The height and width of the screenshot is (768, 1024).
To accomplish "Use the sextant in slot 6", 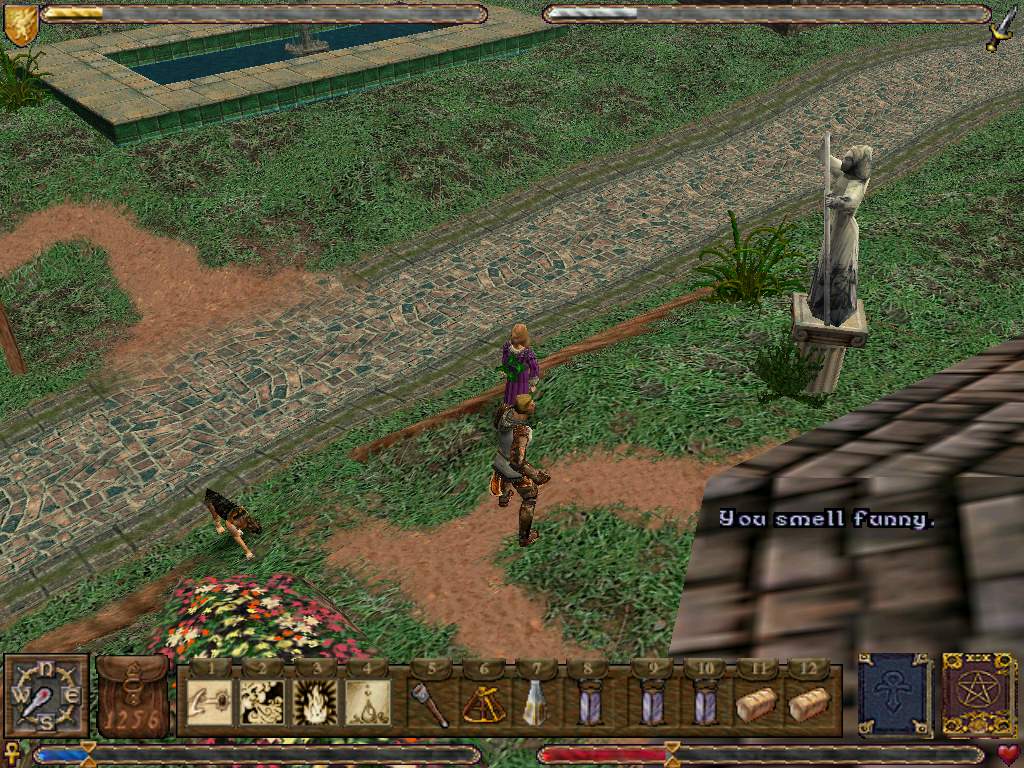I will coord(483,702).
